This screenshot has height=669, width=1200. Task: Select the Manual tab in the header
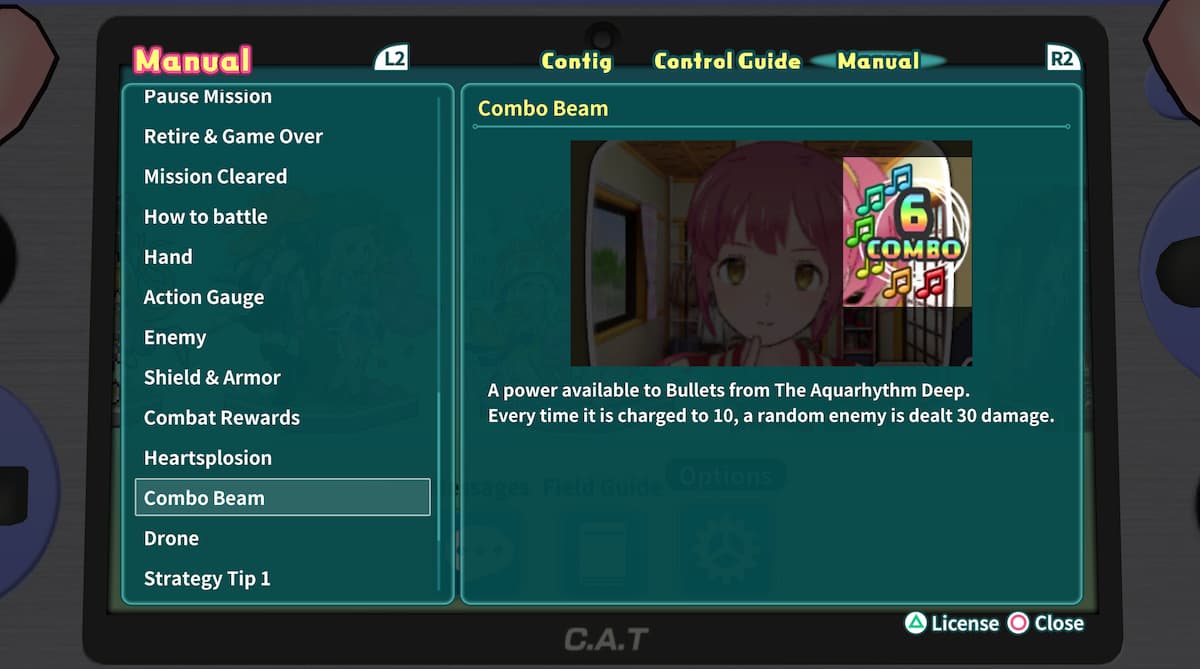pyautogui.click(x=878, y=61)
